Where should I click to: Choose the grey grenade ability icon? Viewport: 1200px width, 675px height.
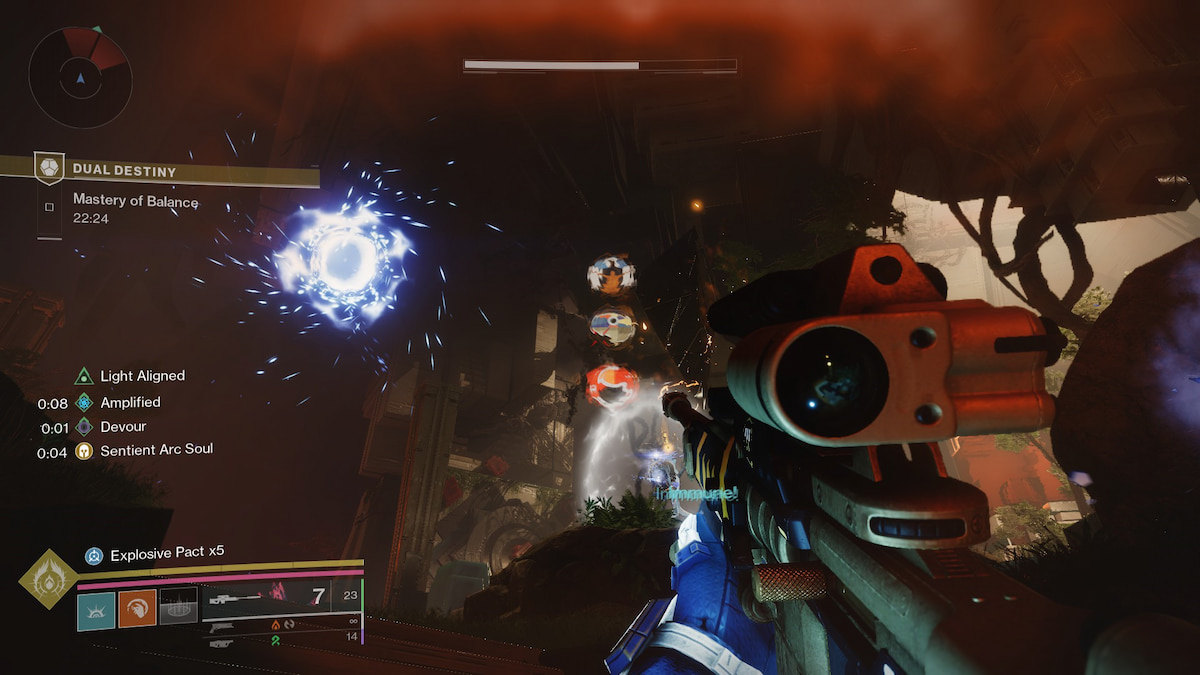point(178,607)
